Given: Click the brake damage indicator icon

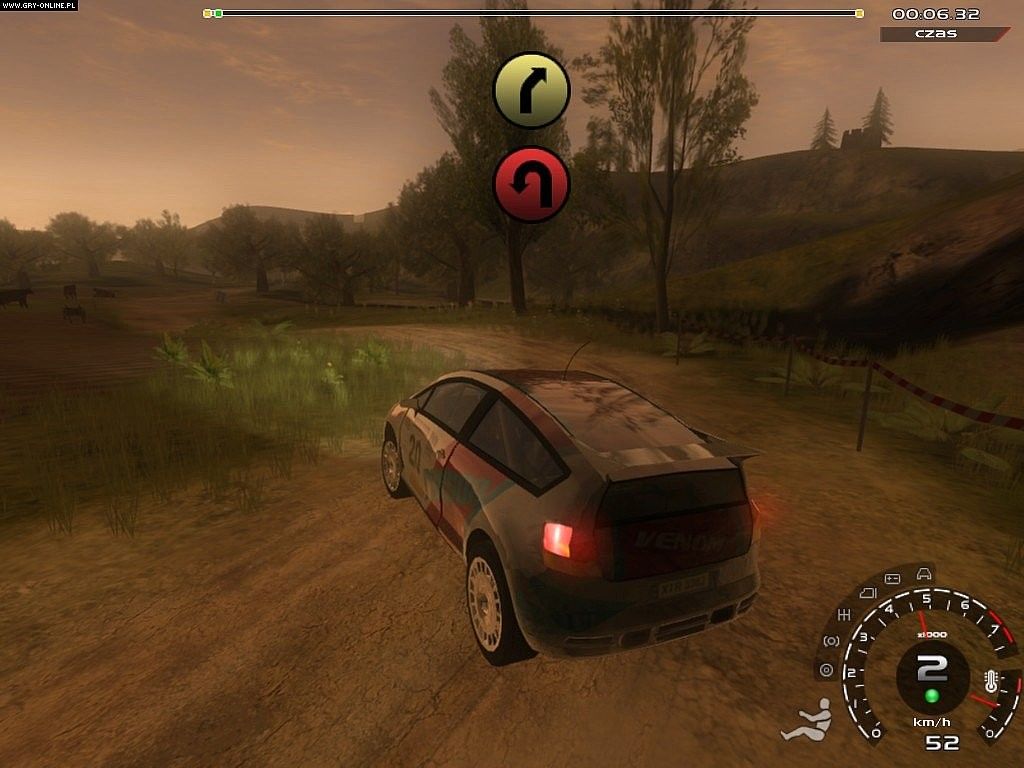Looking at the screenshot, I should pos(831,640).
